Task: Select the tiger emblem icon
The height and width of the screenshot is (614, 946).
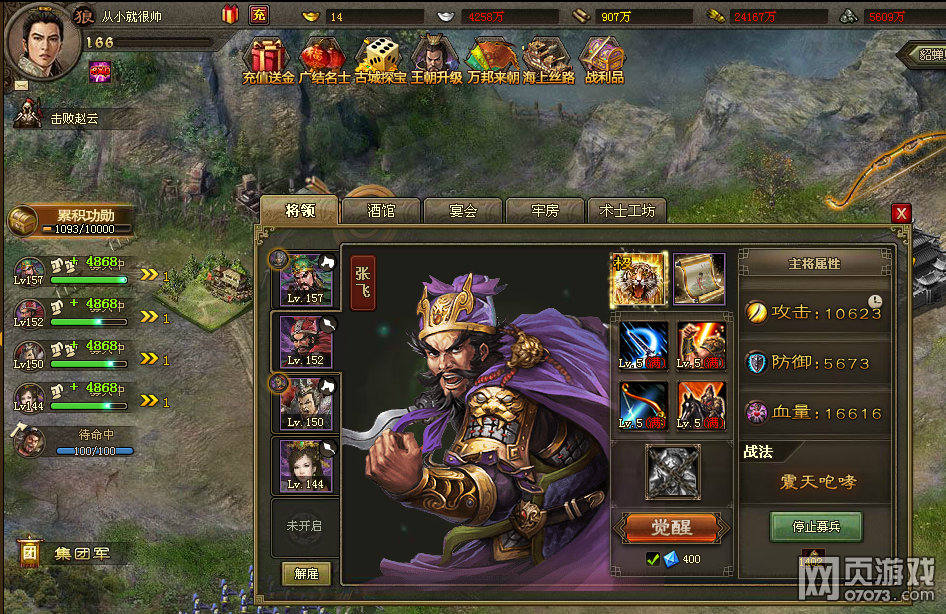Action: click(638, 279)
